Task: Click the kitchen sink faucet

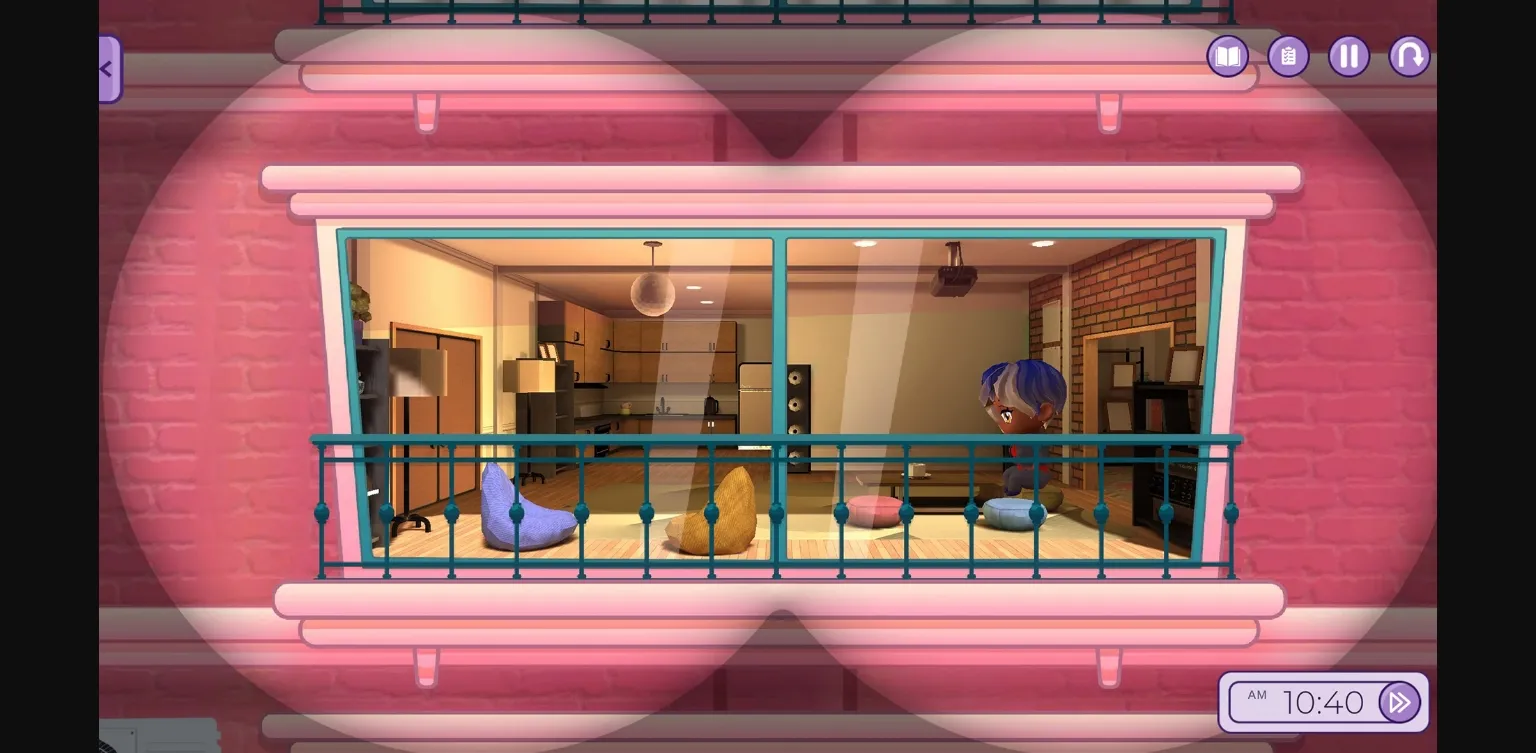Action: coord(662,403)
